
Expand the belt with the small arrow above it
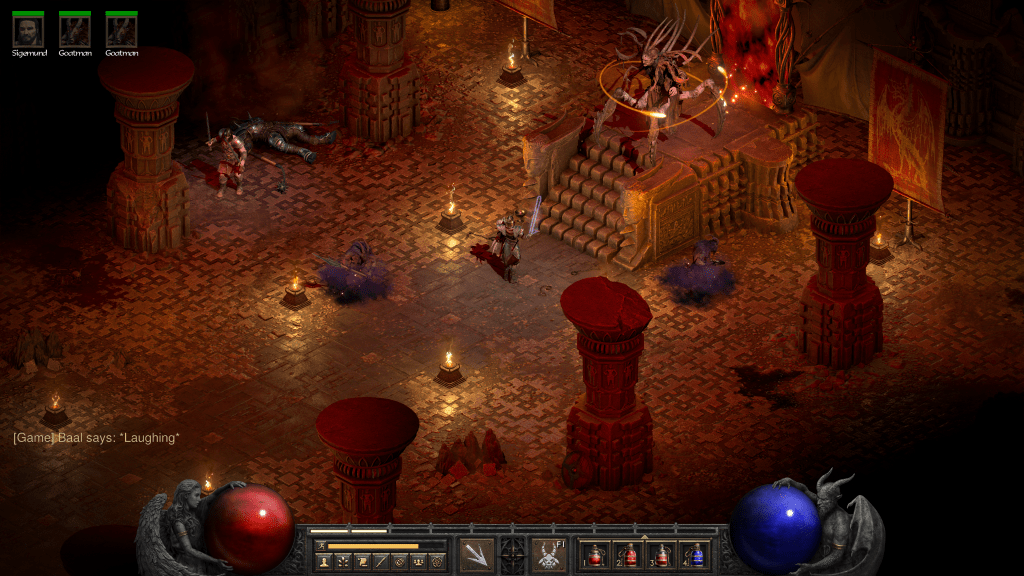[x=644, y=537]
